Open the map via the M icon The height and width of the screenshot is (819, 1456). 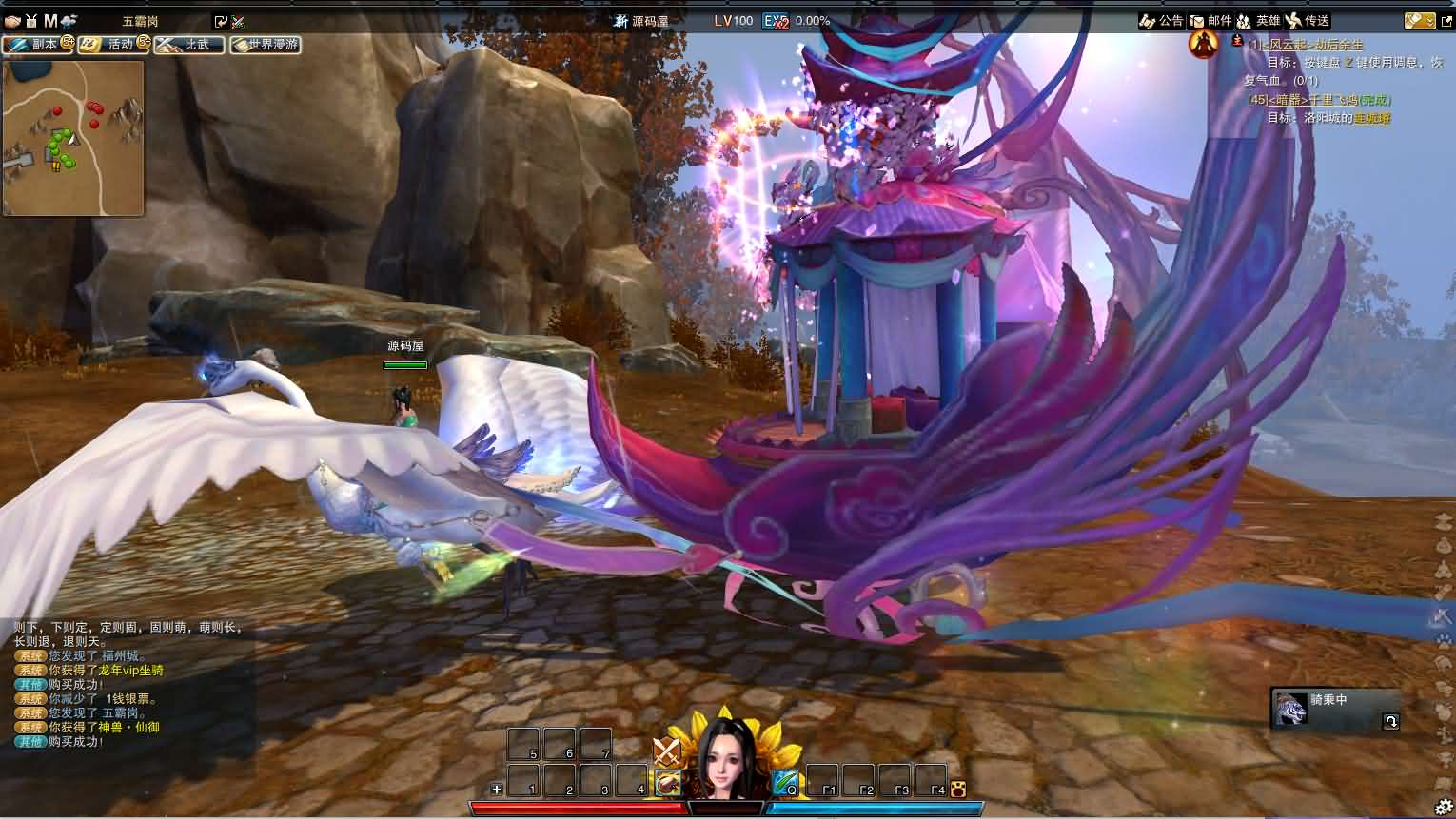[x=50, y=20]
